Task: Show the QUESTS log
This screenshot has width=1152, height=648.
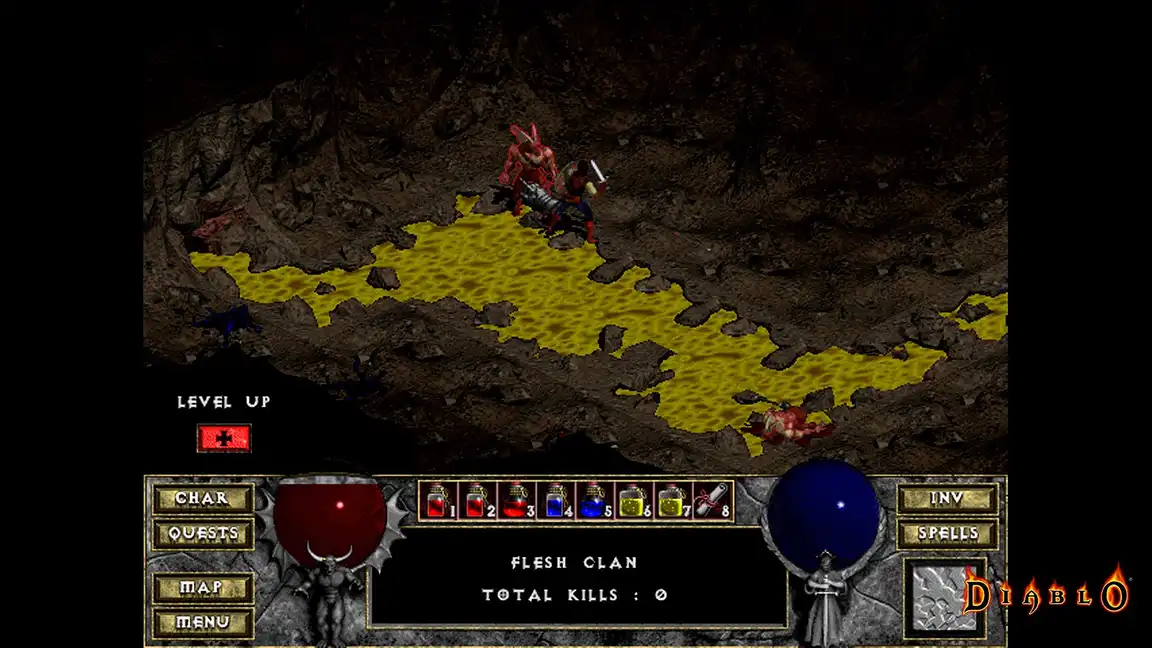Action: coord(202,533)
